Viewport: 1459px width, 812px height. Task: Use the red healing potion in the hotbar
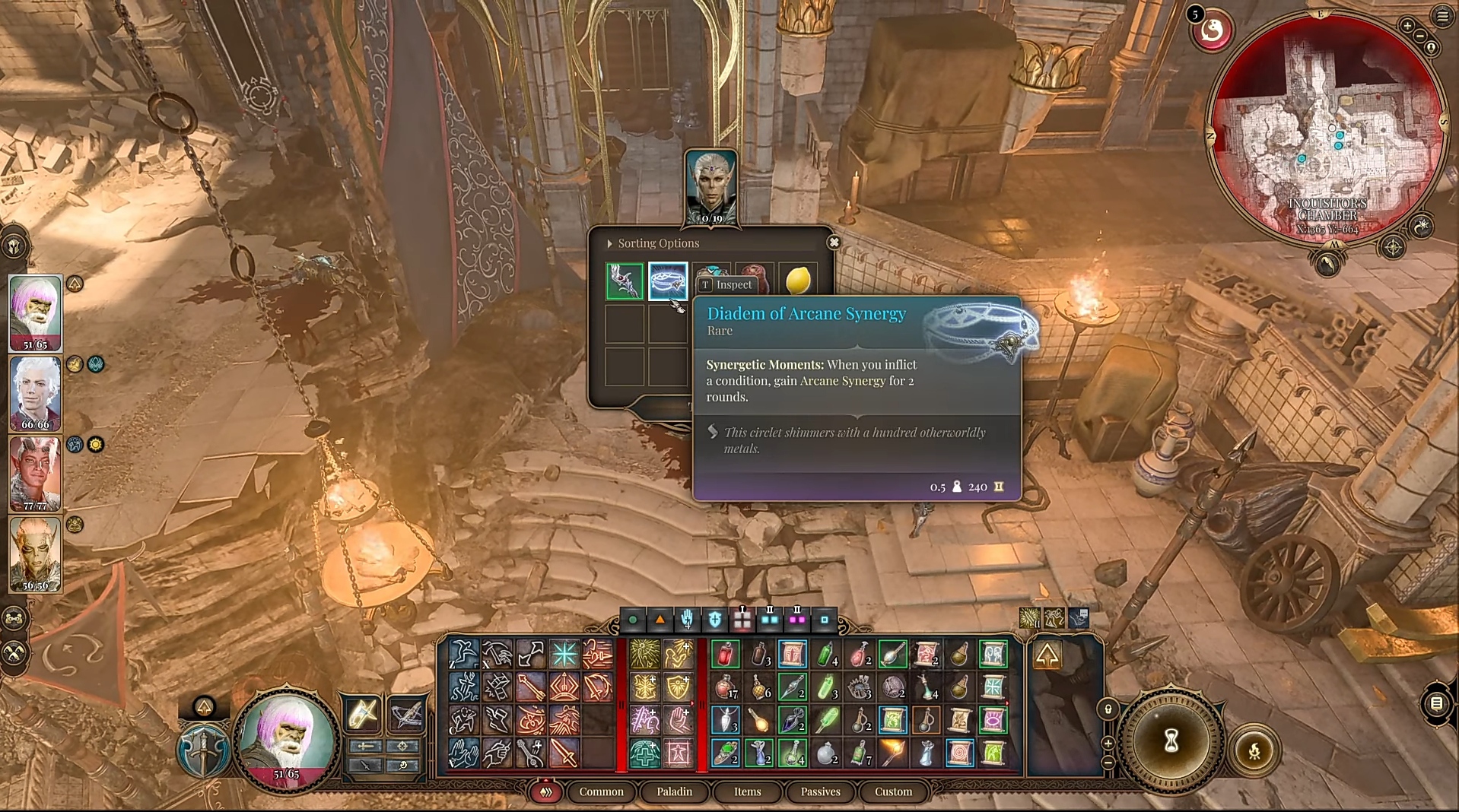point(725,655)
